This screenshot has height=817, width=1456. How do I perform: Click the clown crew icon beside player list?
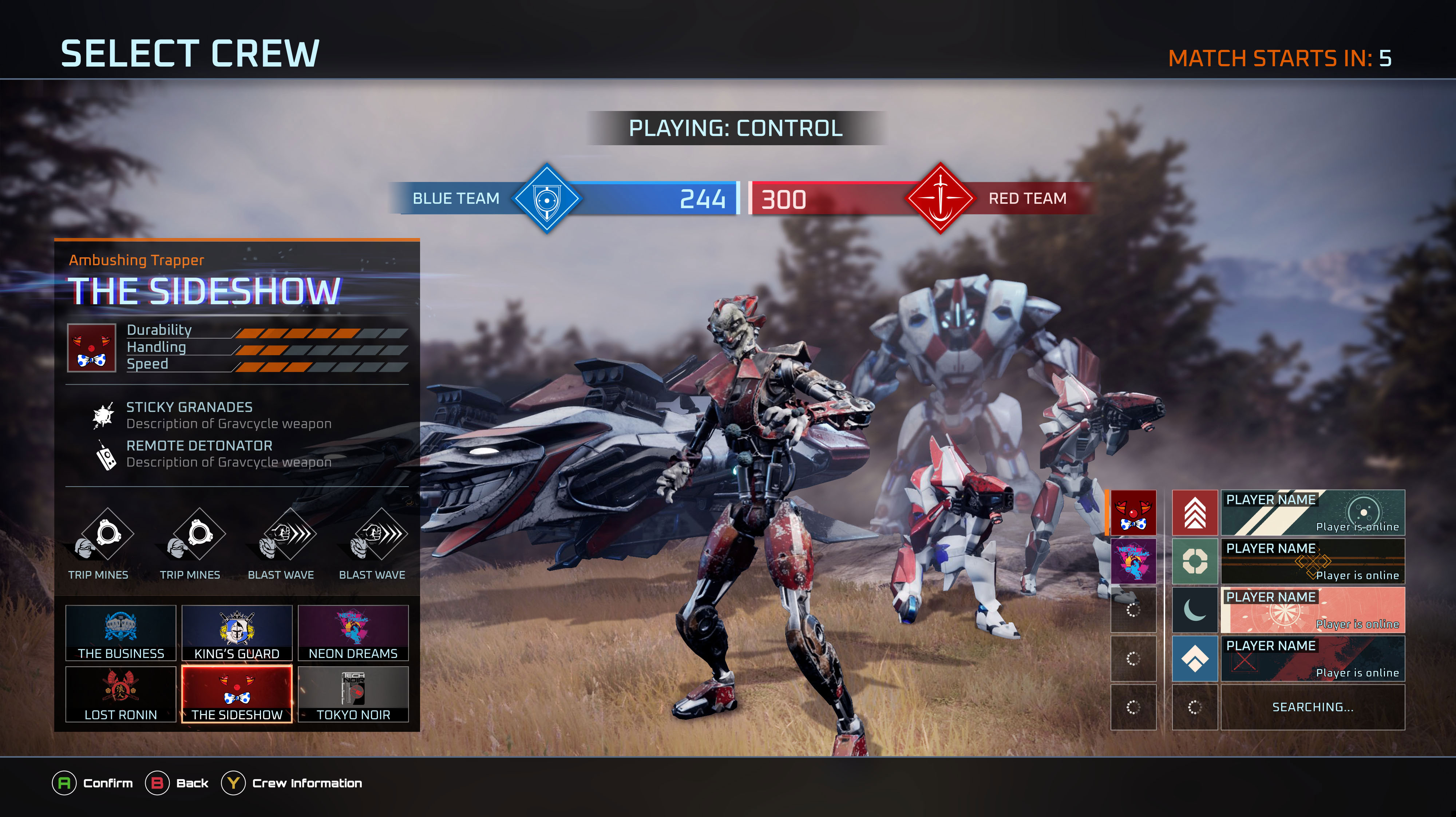coord(1133,512)
